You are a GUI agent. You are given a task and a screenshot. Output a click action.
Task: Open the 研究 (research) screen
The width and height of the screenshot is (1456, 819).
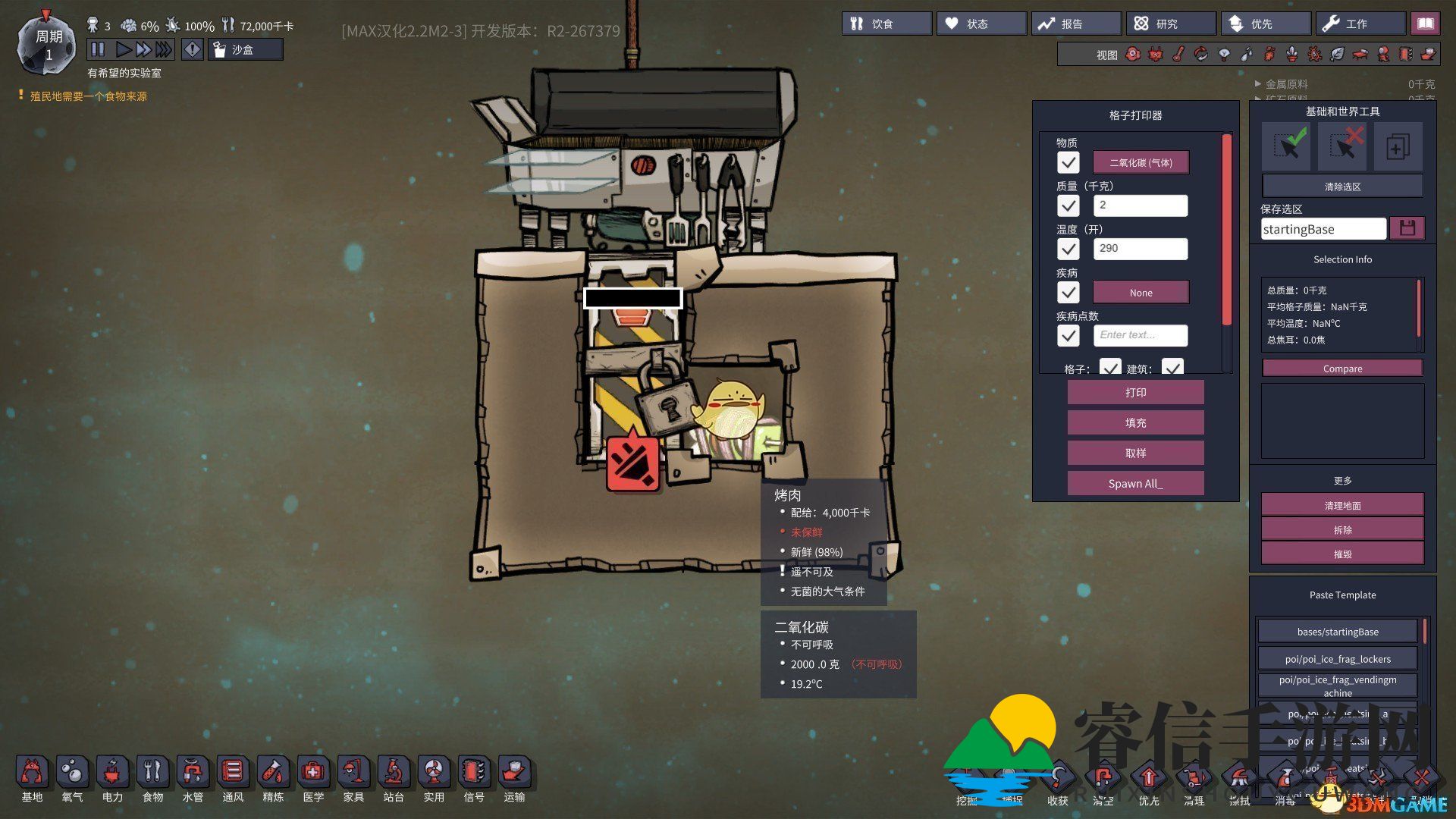pos(1171,24)
